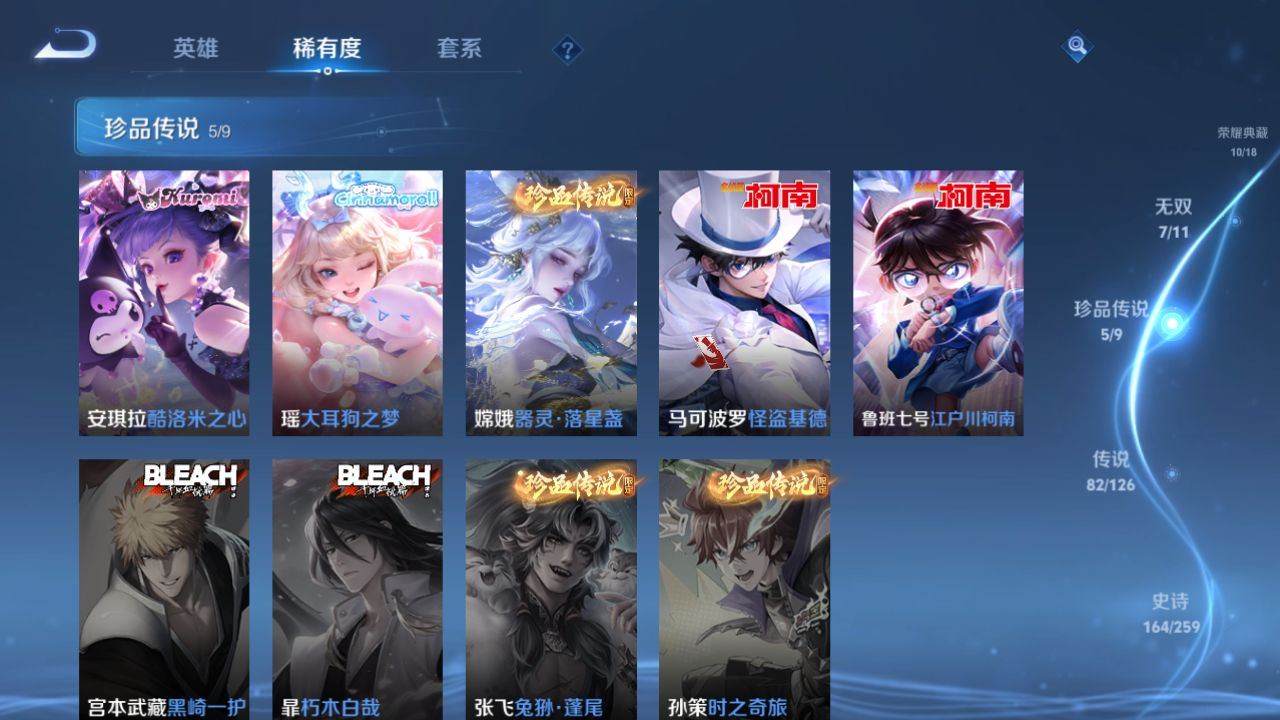The width and height of the screenshot is (1280, 720).
Task: View the 孙策 时之奇旅 skin card
Action: click(744, 588)
